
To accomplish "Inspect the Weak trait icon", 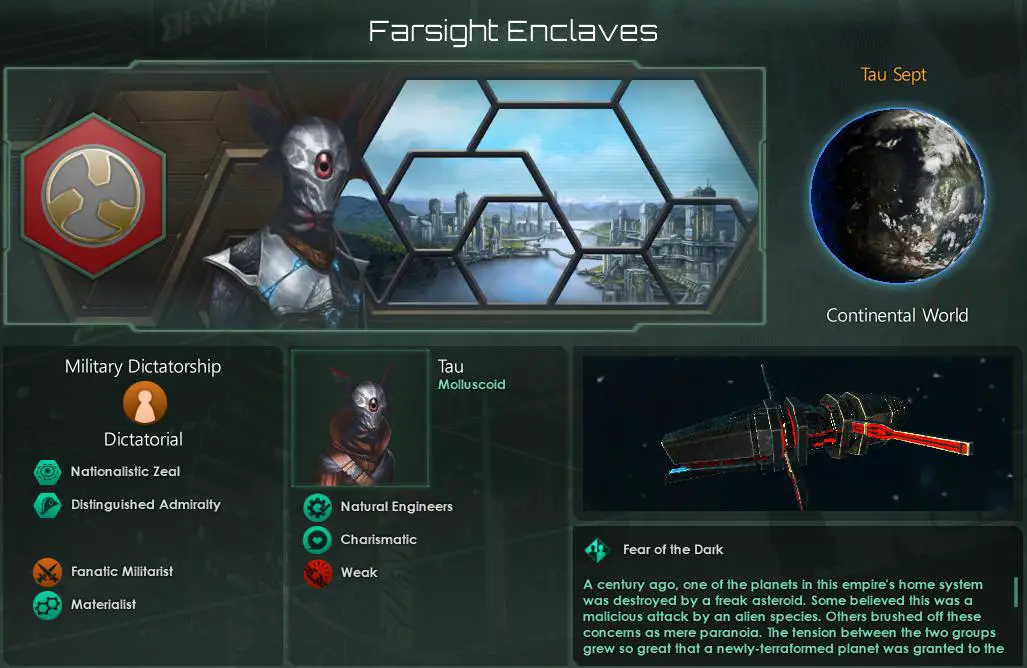I will [317, 573].
